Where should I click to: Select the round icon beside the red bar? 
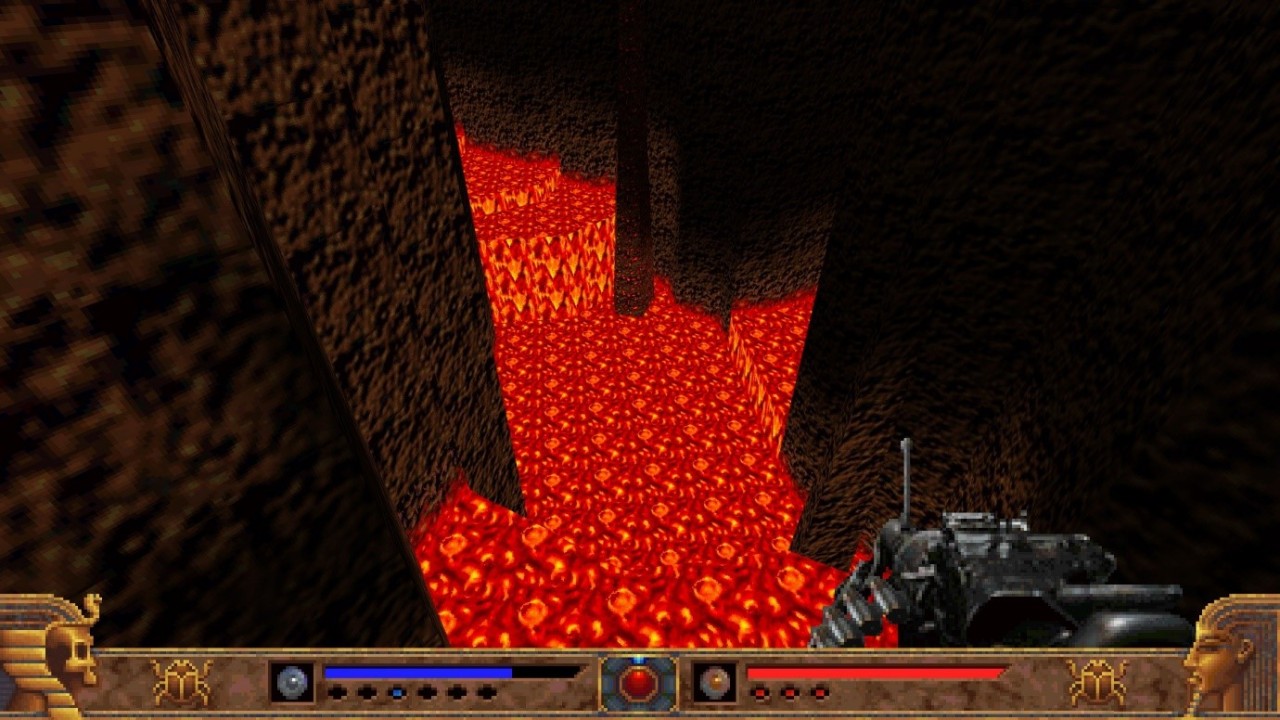(715, 682)
